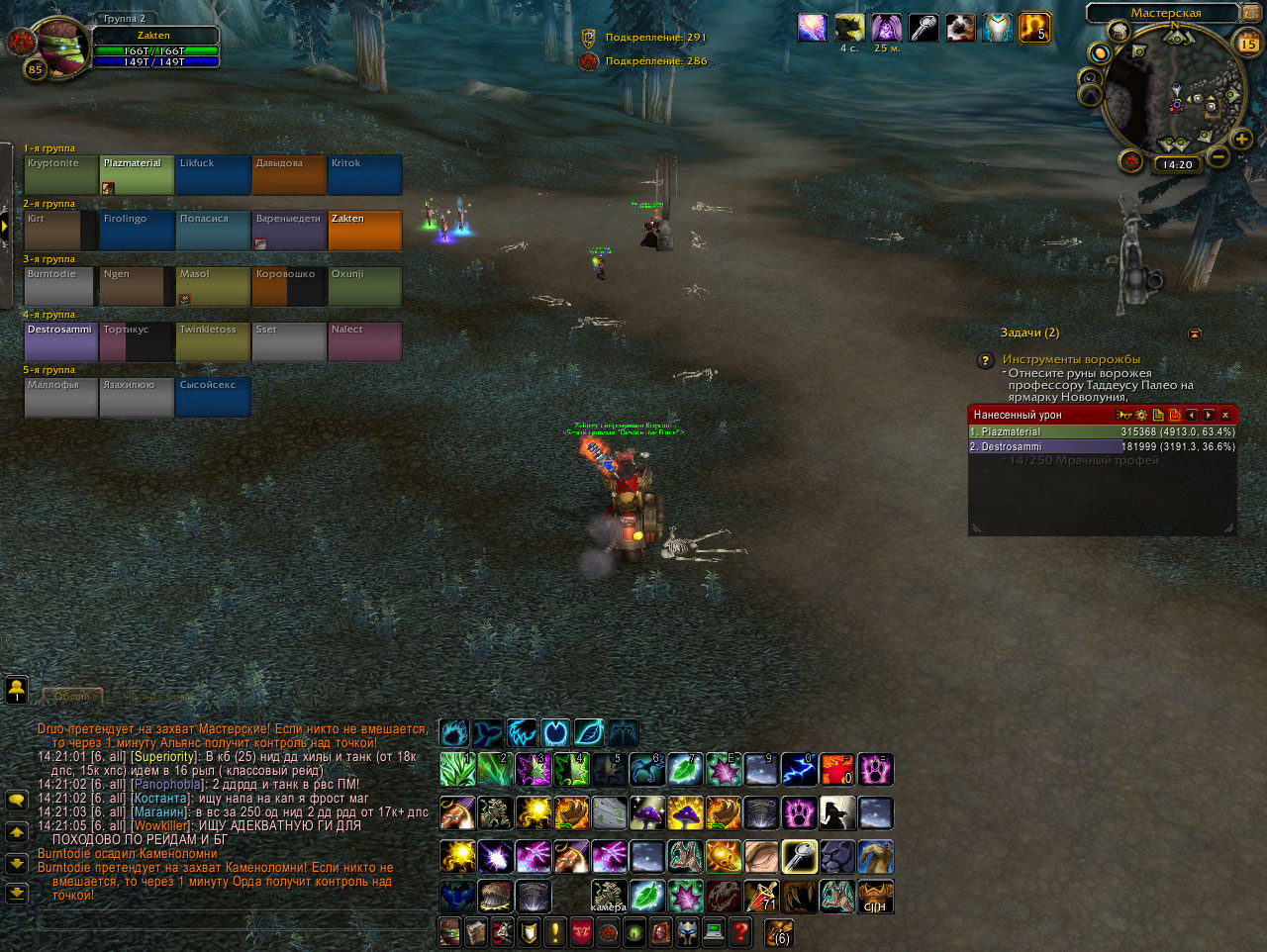Open the calendar showing day 15
The width and height of the screenshot is (1267, 952).
click(1248, 44)
